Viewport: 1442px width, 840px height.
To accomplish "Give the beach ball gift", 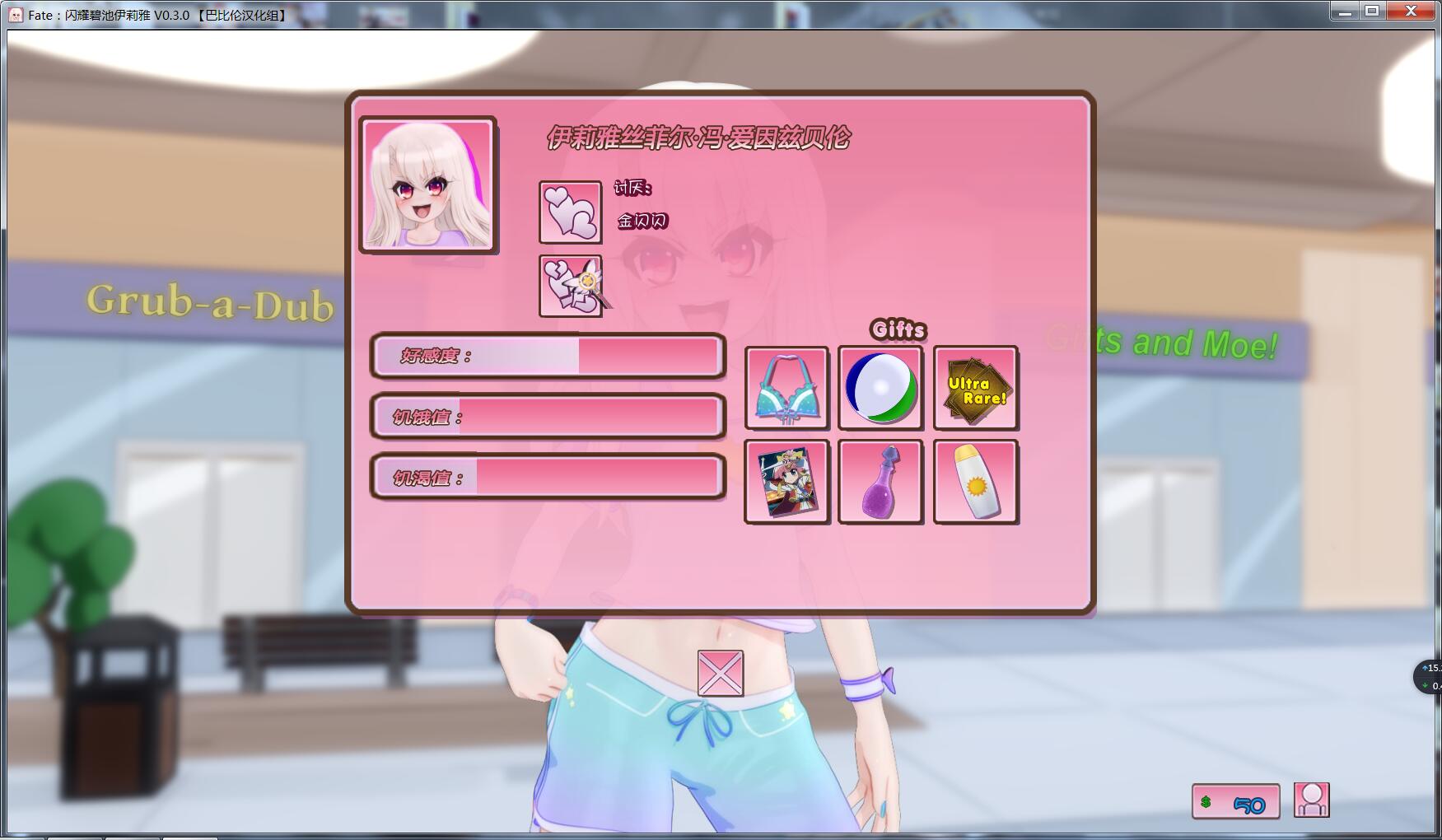I will (880, 389).
